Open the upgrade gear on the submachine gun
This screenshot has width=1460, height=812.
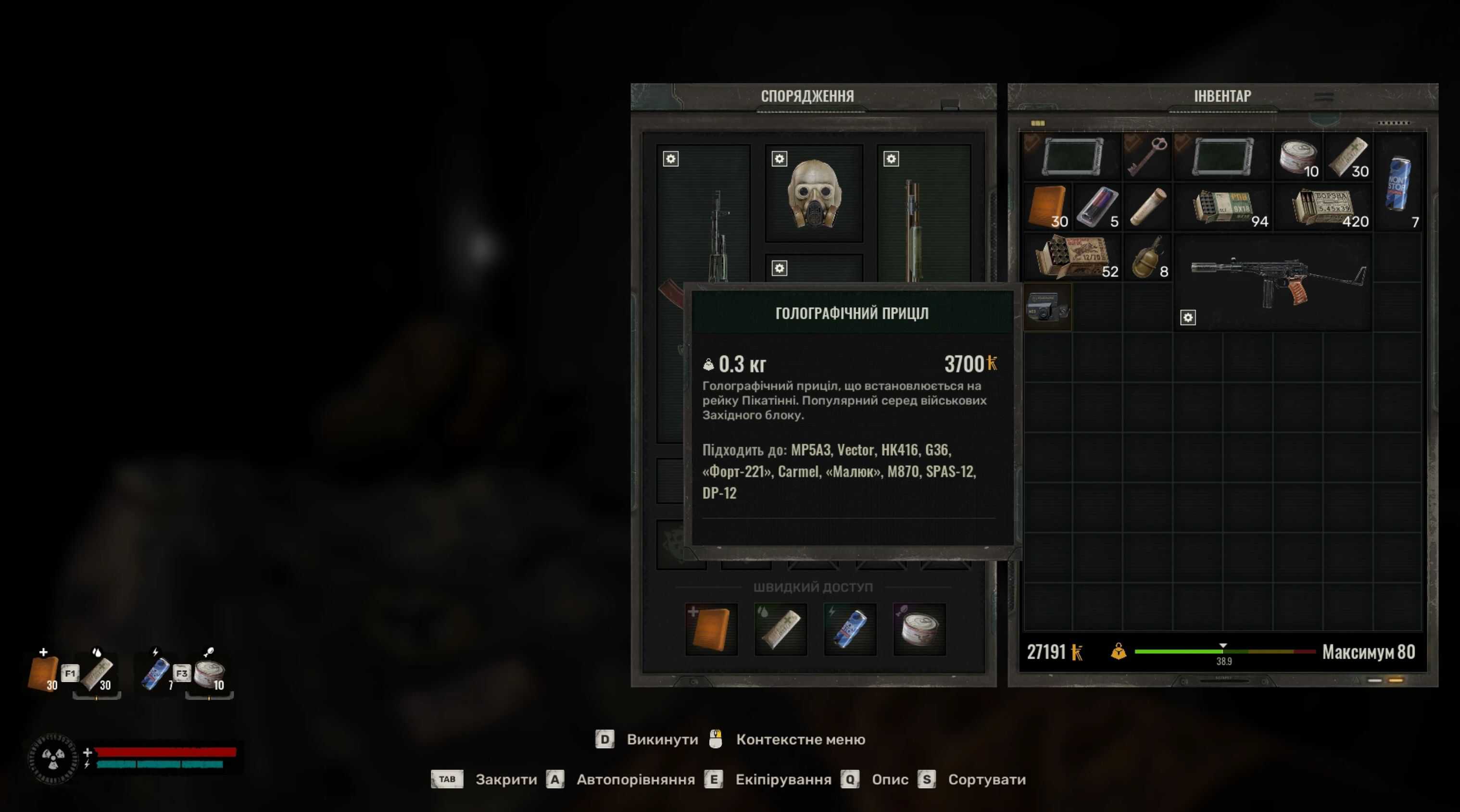pyautogui.click(x=1187, y=317)
